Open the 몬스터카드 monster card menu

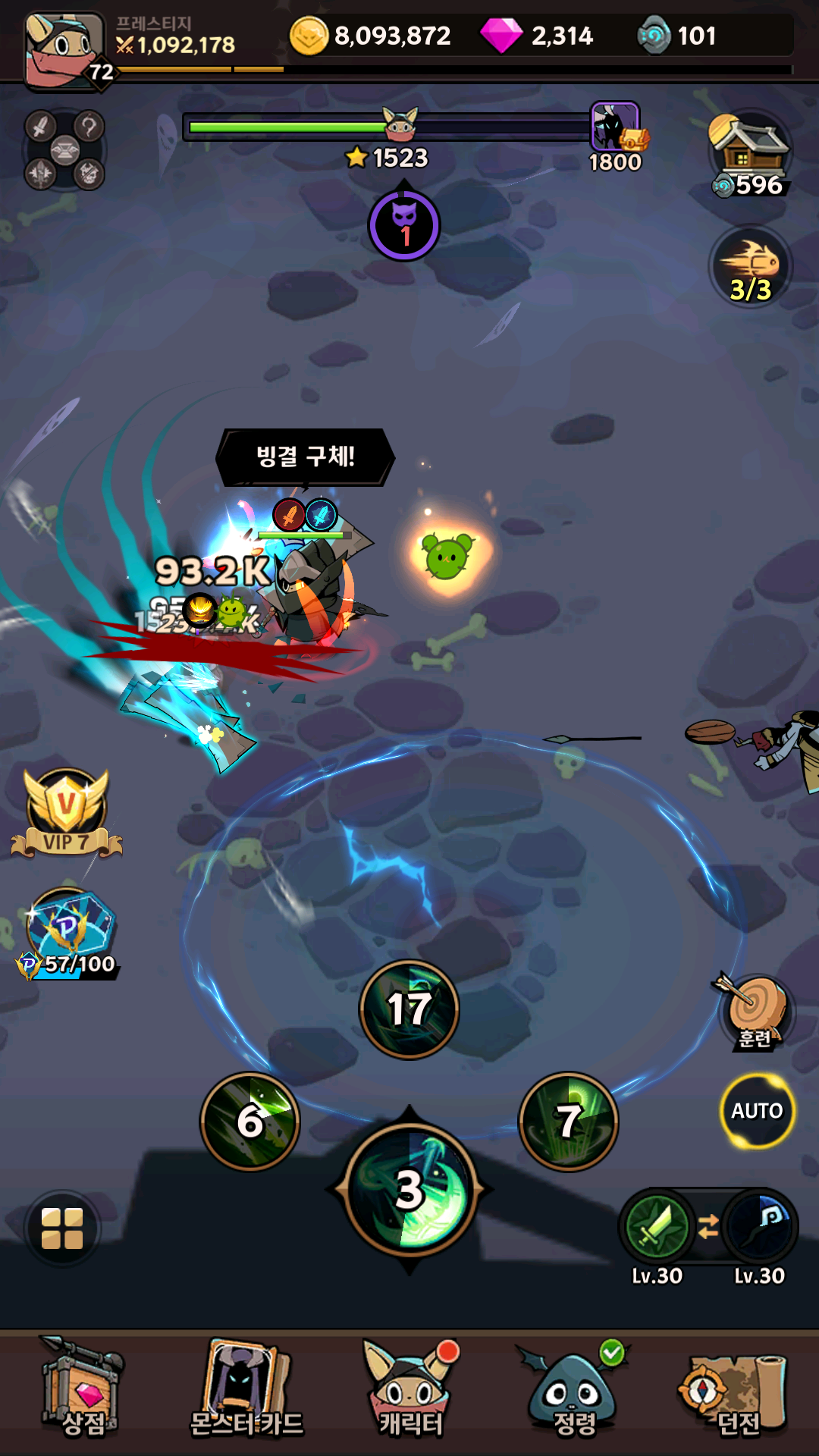[246, 1392]
